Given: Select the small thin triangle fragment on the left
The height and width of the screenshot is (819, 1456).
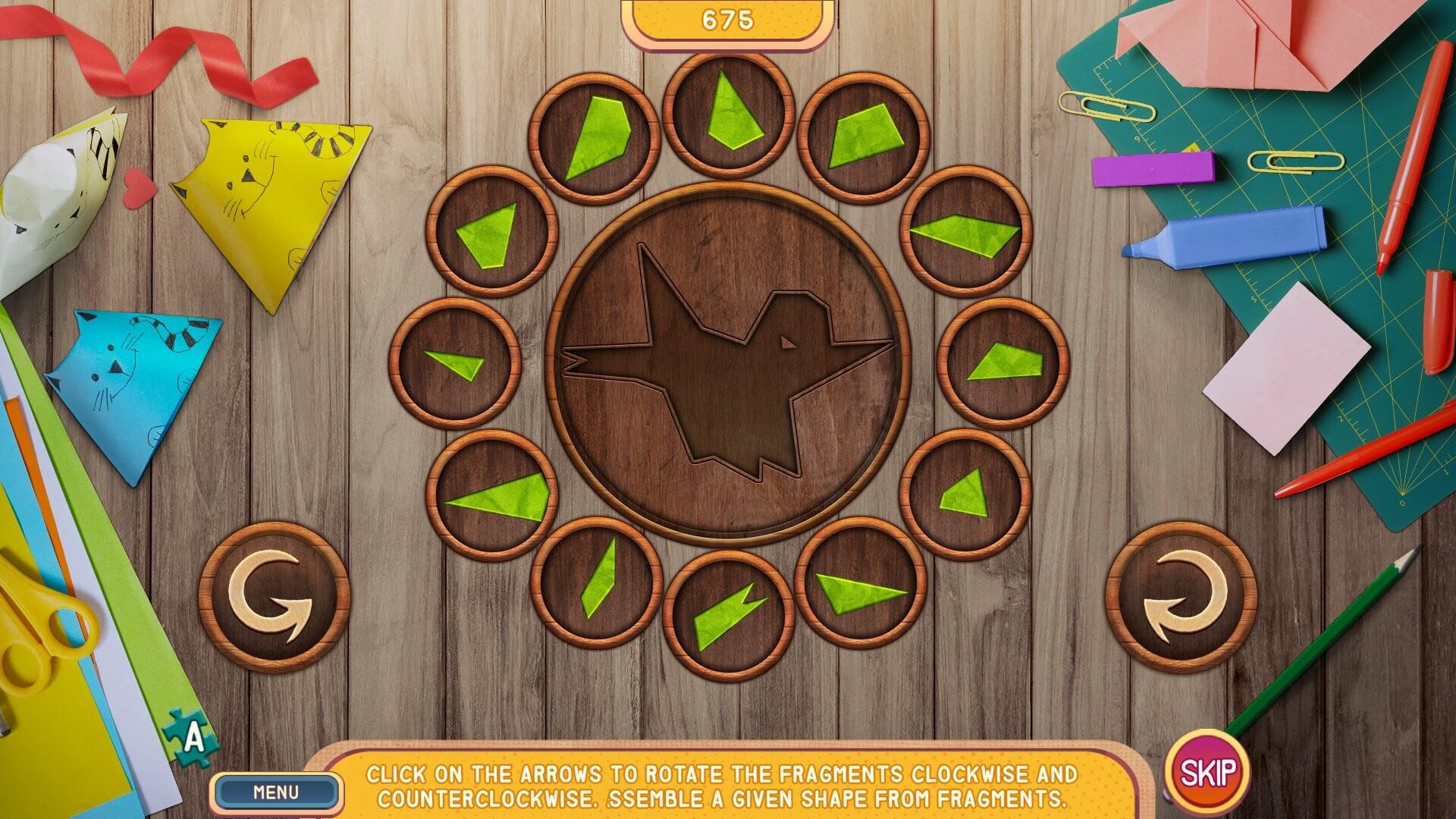Looking at the screenshot, I should tap(455, 364).
